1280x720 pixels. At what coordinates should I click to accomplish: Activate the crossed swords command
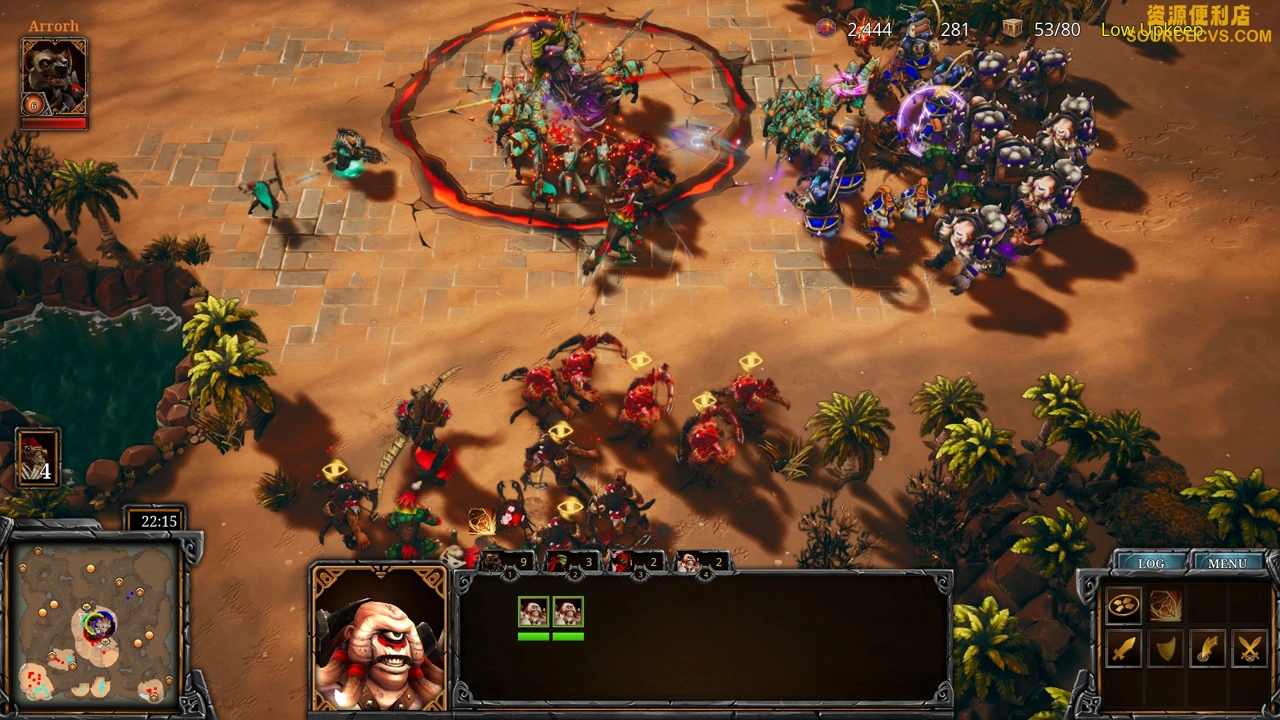click(1249, 649)
